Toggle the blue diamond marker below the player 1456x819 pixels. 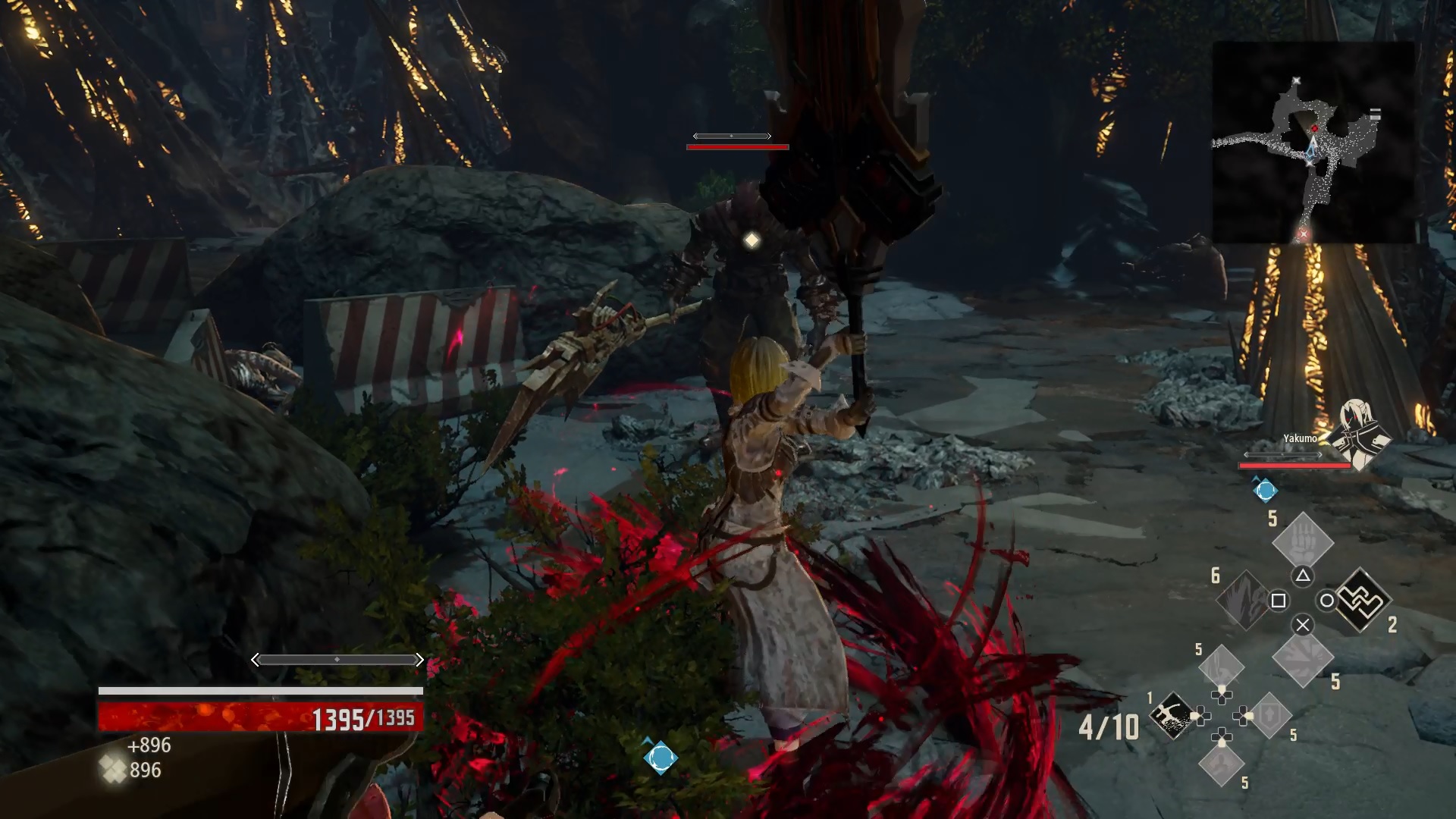point(660,757)
